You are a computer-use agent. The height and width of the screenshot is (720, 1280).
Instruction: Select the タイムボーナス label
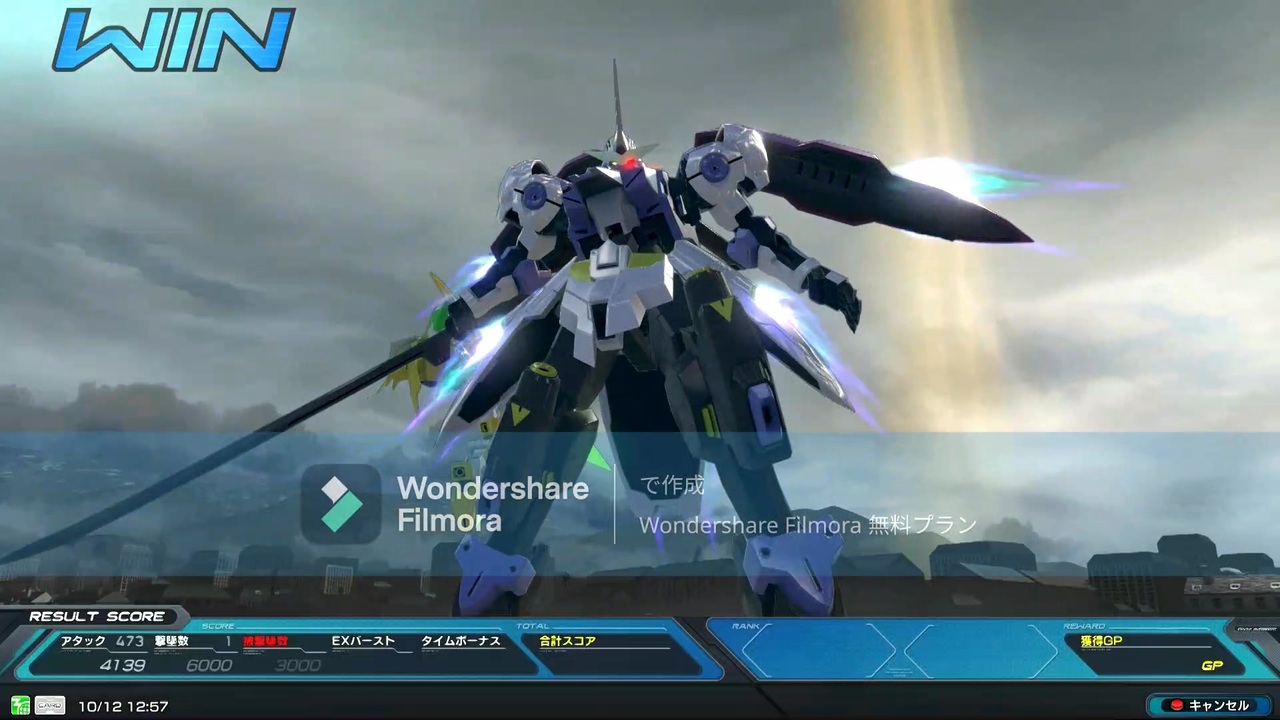[460, 641]
